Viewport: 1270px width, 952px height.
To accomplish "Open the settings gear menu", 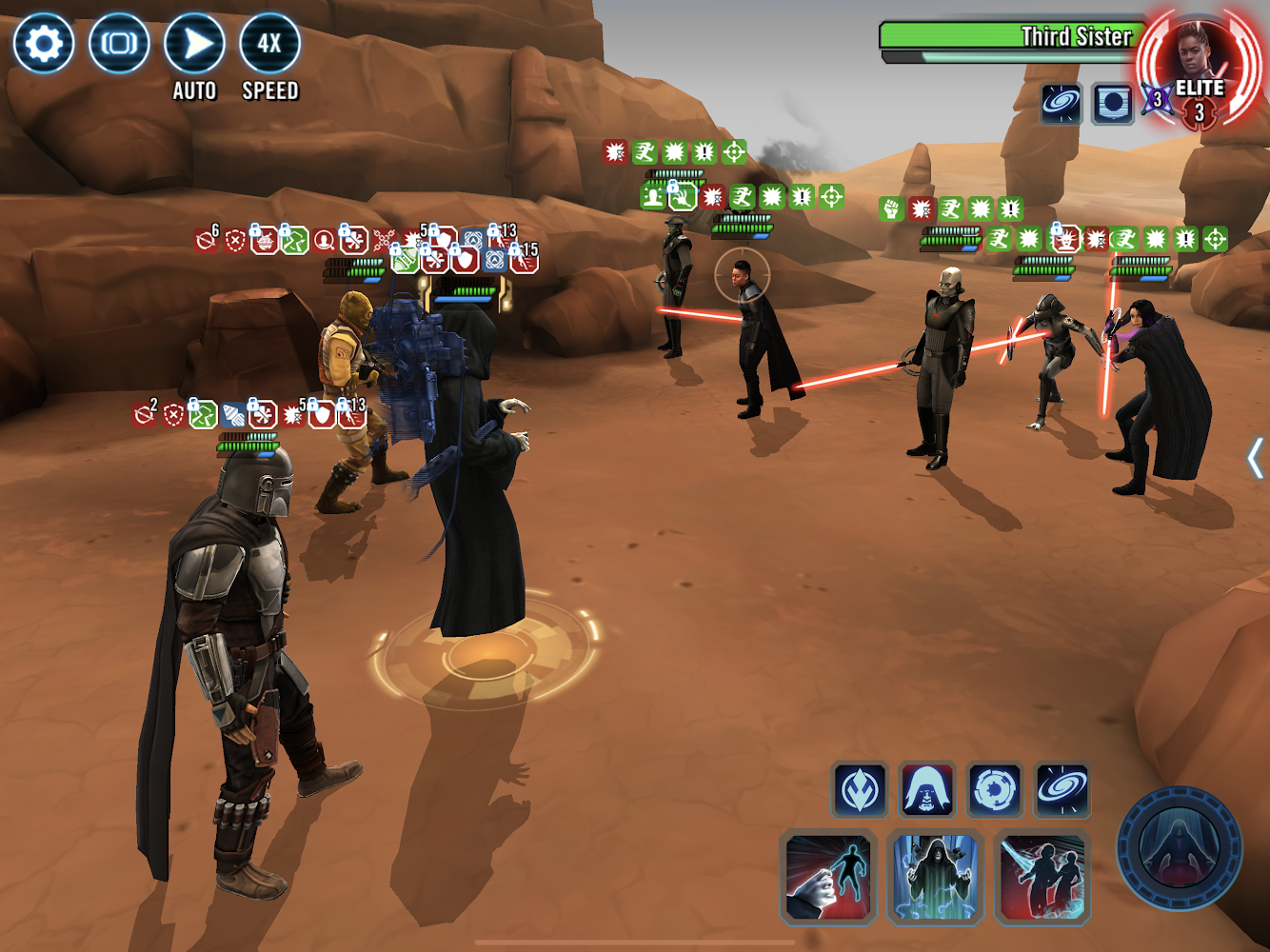I will pos(44,44).
